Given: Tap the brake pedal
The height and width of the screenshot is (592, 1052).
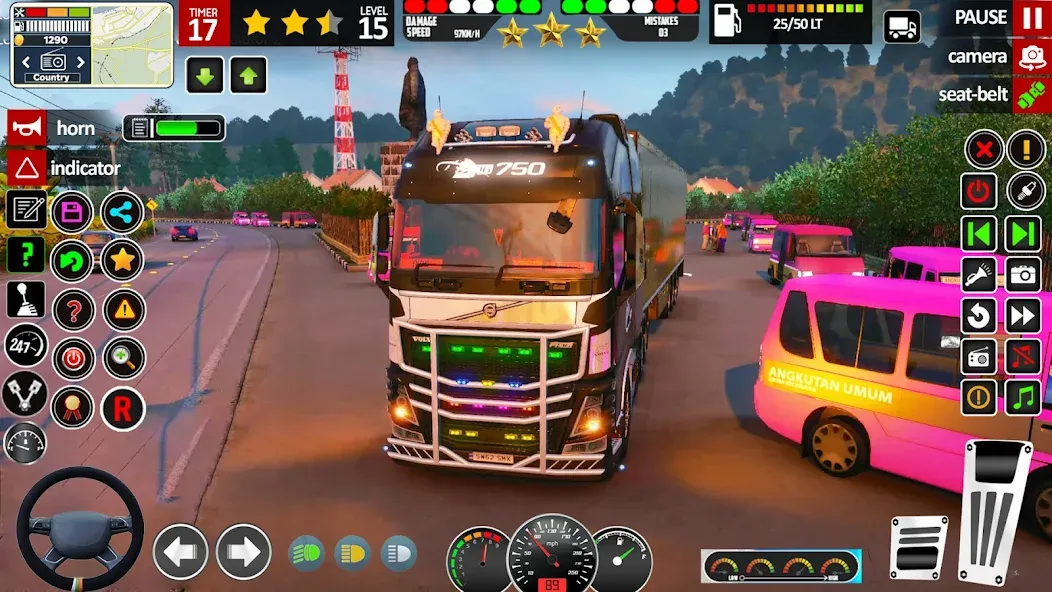Looking at the screenshot, I should [x=917, y=548].
